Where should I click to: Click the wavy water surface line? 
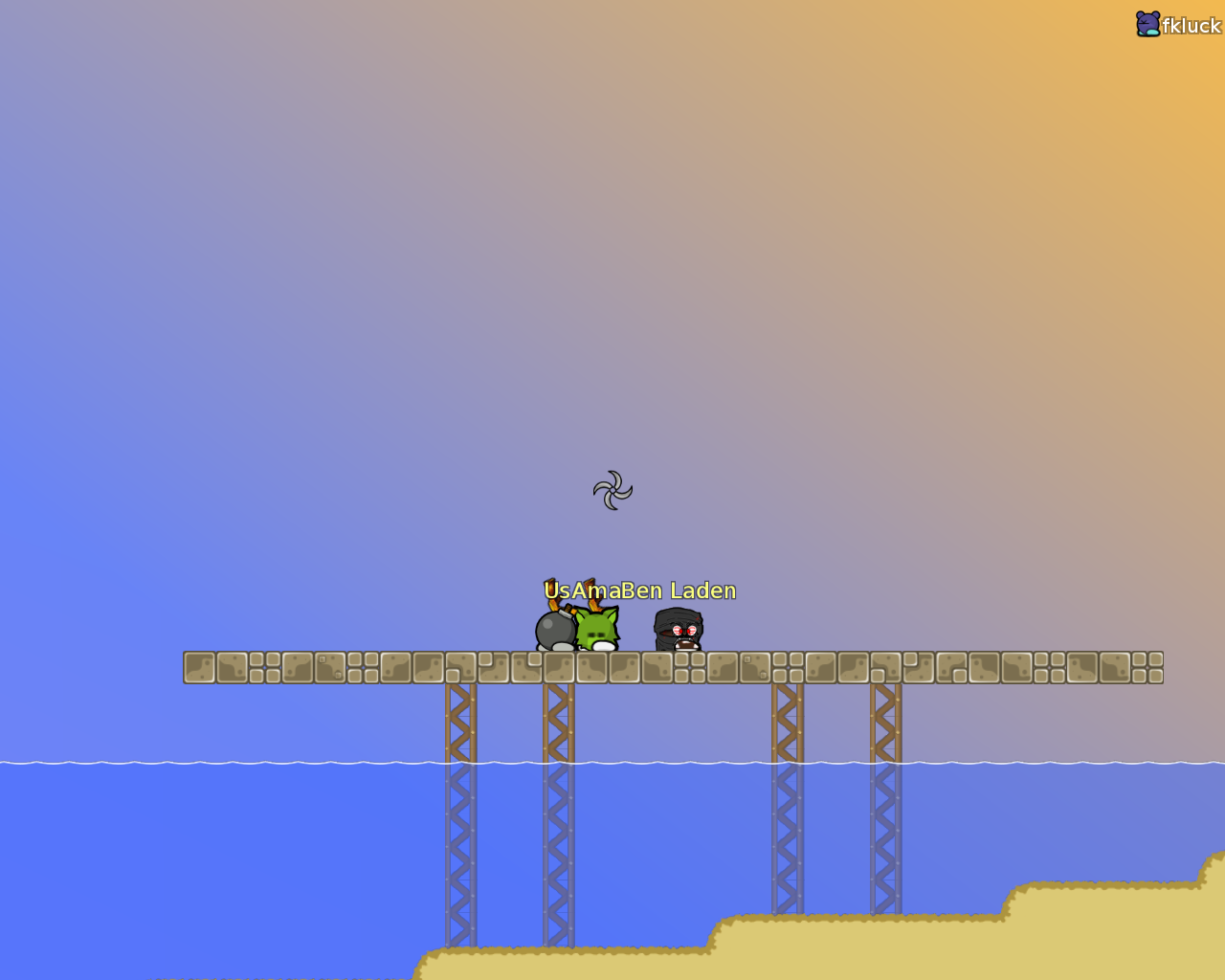tap(287, 763)
